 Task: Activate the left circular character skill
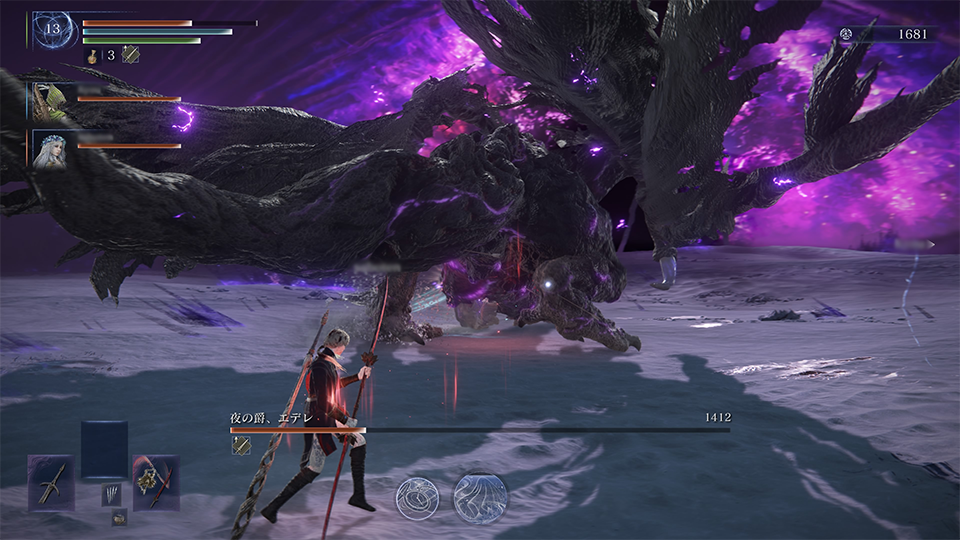(x=418, y=497)
